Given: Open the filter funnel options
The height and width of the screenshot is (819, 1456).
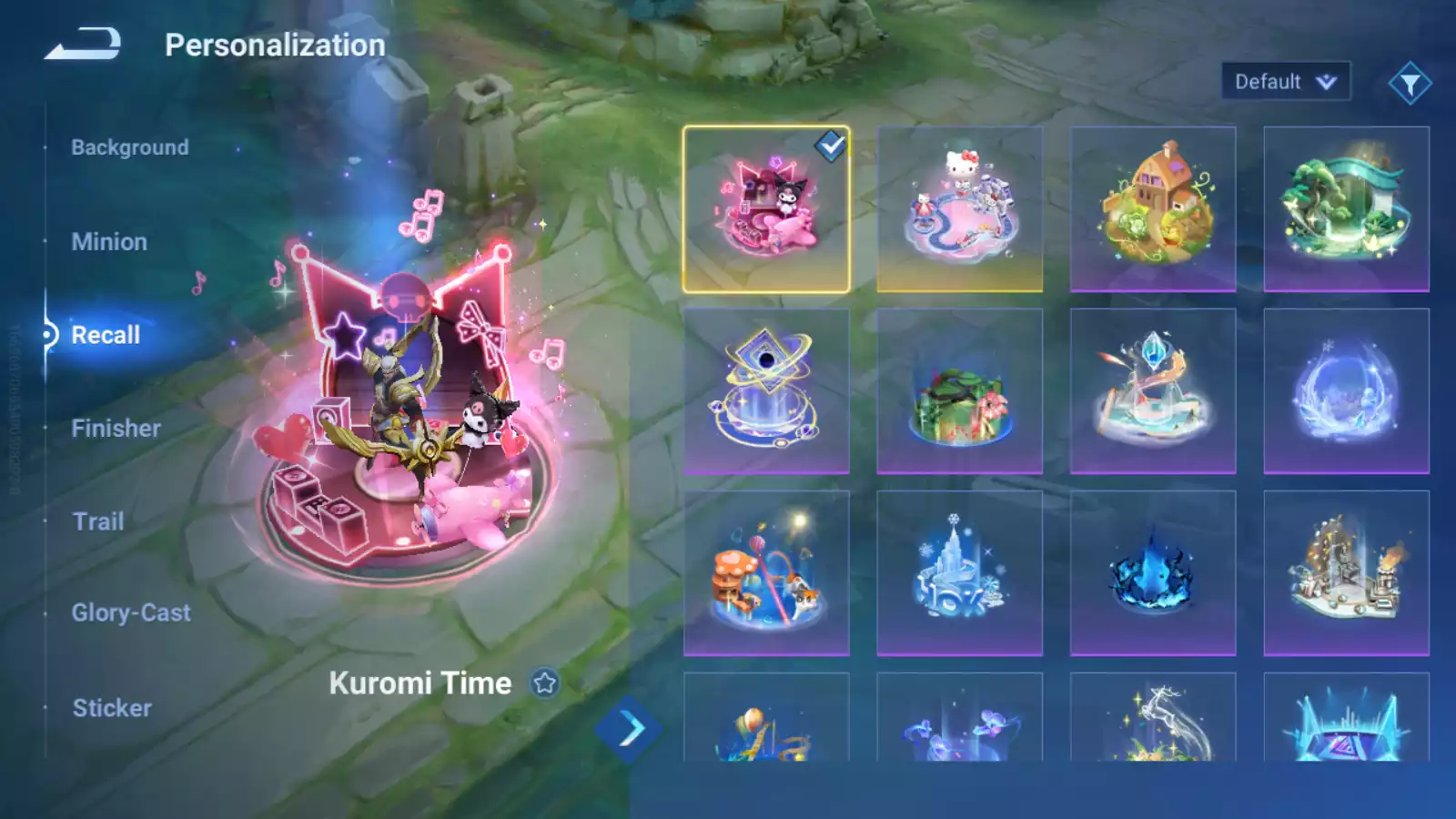Looking at the screenshot, I should click(1410, 84).
